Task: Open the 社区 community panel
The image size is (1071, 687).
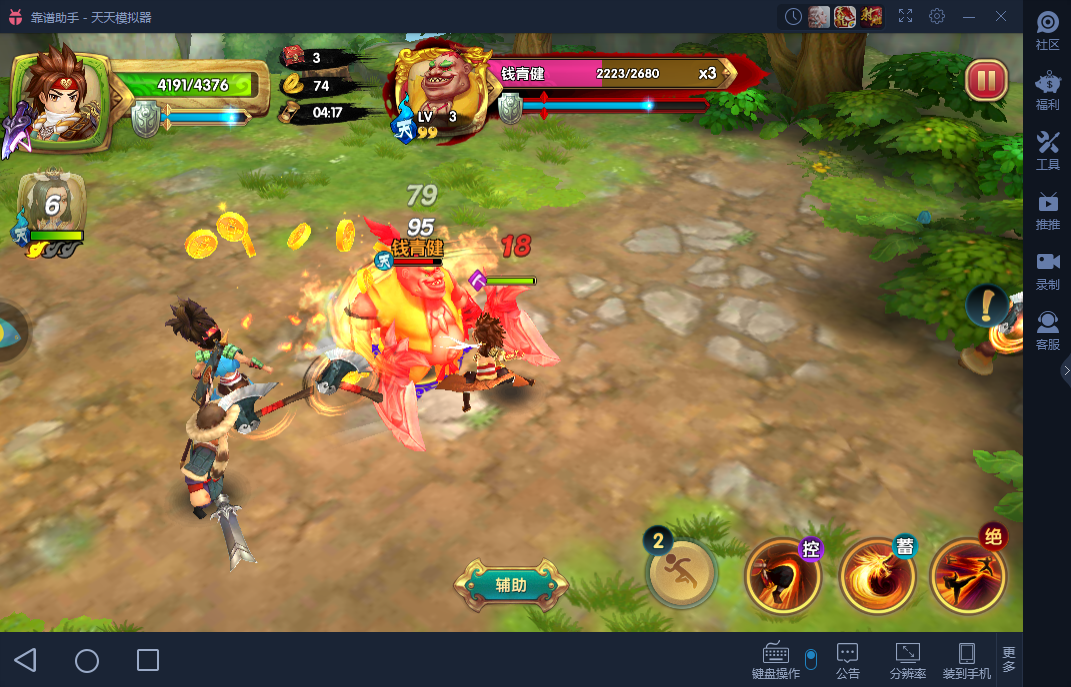Action: pyautogui.click(x=1047, y=31)
